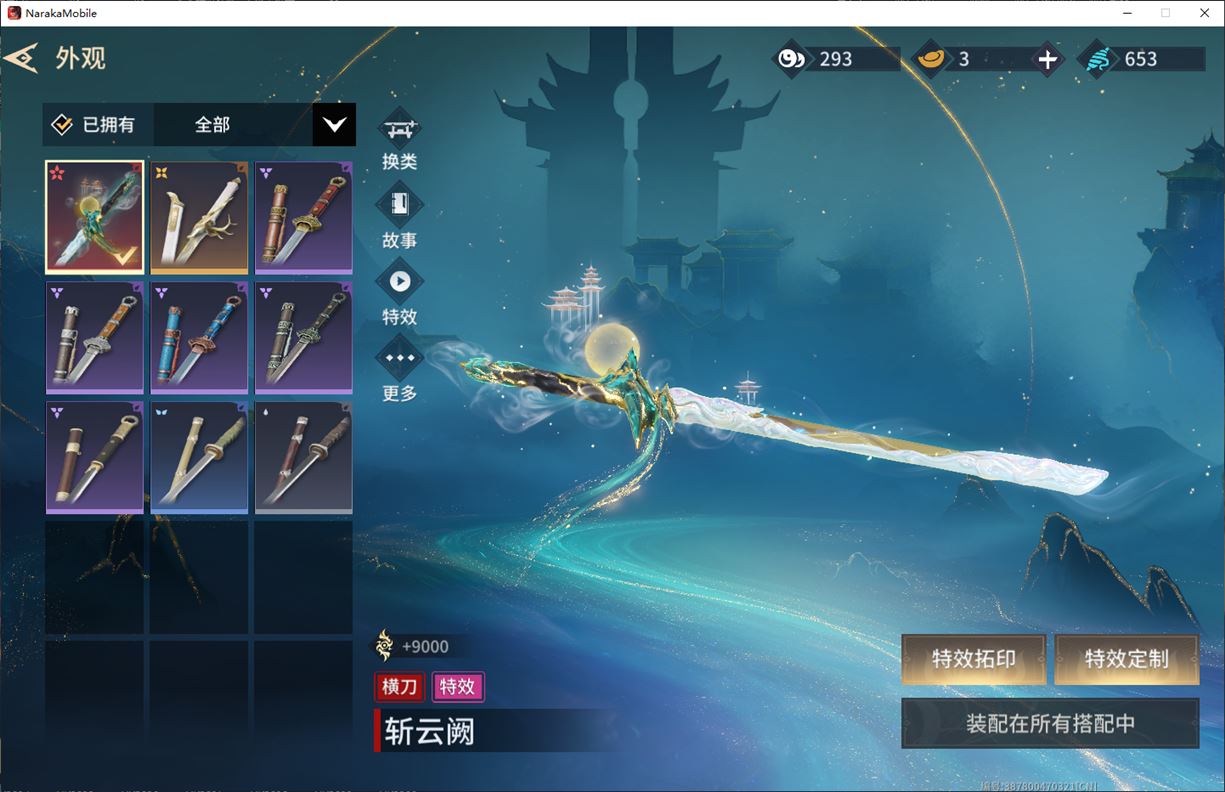The height and width of the screenshot is (792, 1225).
Task: Select the red-scabbard blade skin
Action: coord(303,217)
